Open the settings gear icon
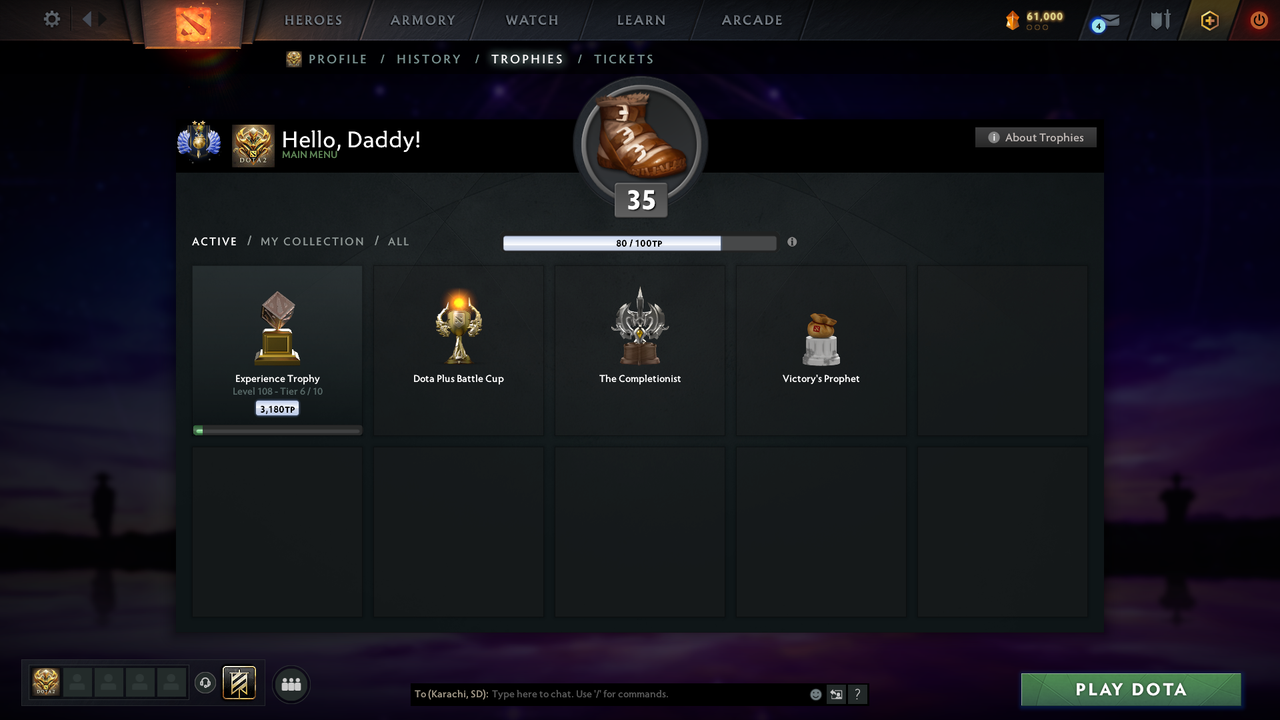 pos(50,19)
